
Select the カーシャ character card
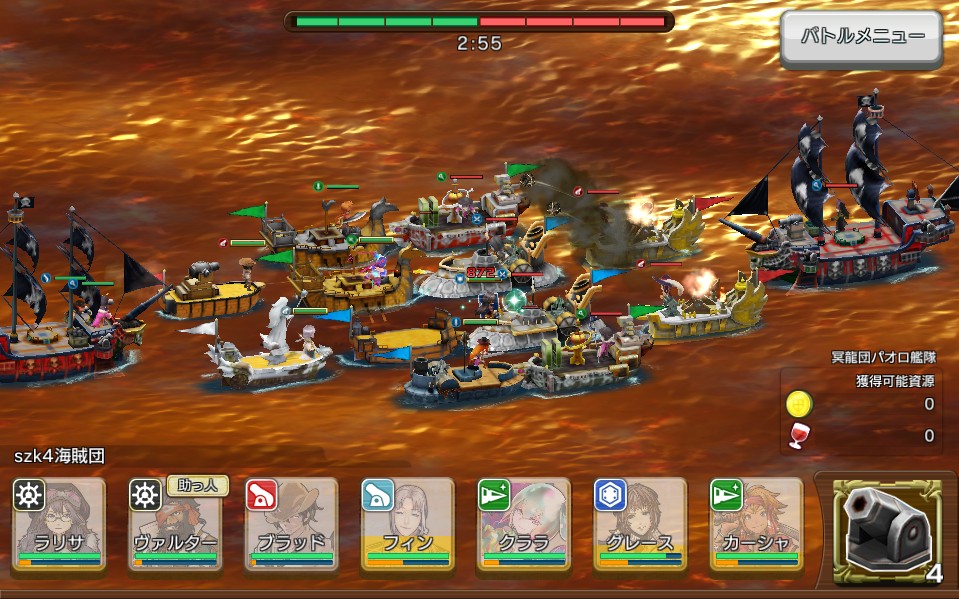[755, 524]
